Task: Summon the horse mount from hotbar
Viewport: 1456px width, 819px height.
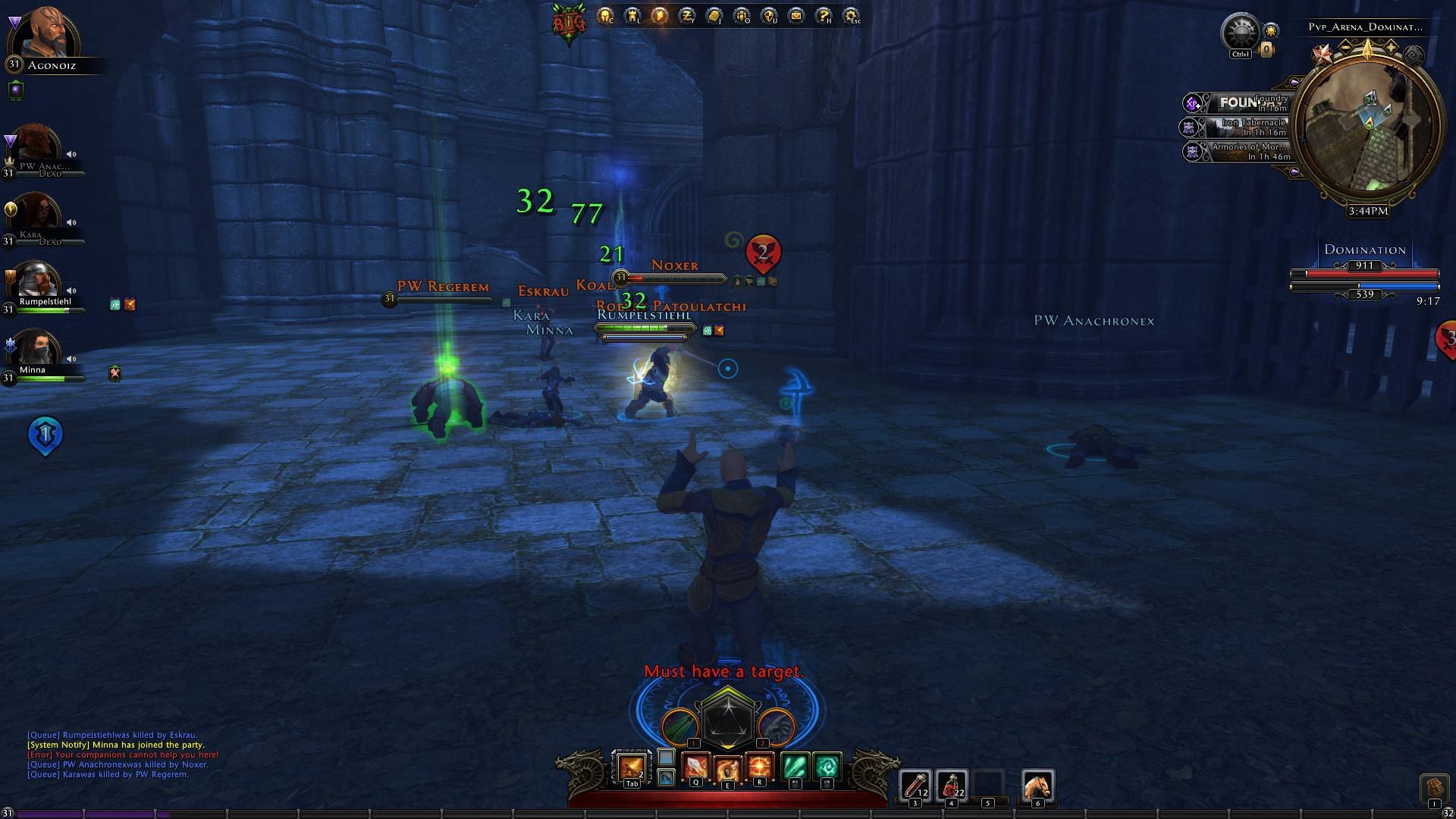Action: [1037, 784]
